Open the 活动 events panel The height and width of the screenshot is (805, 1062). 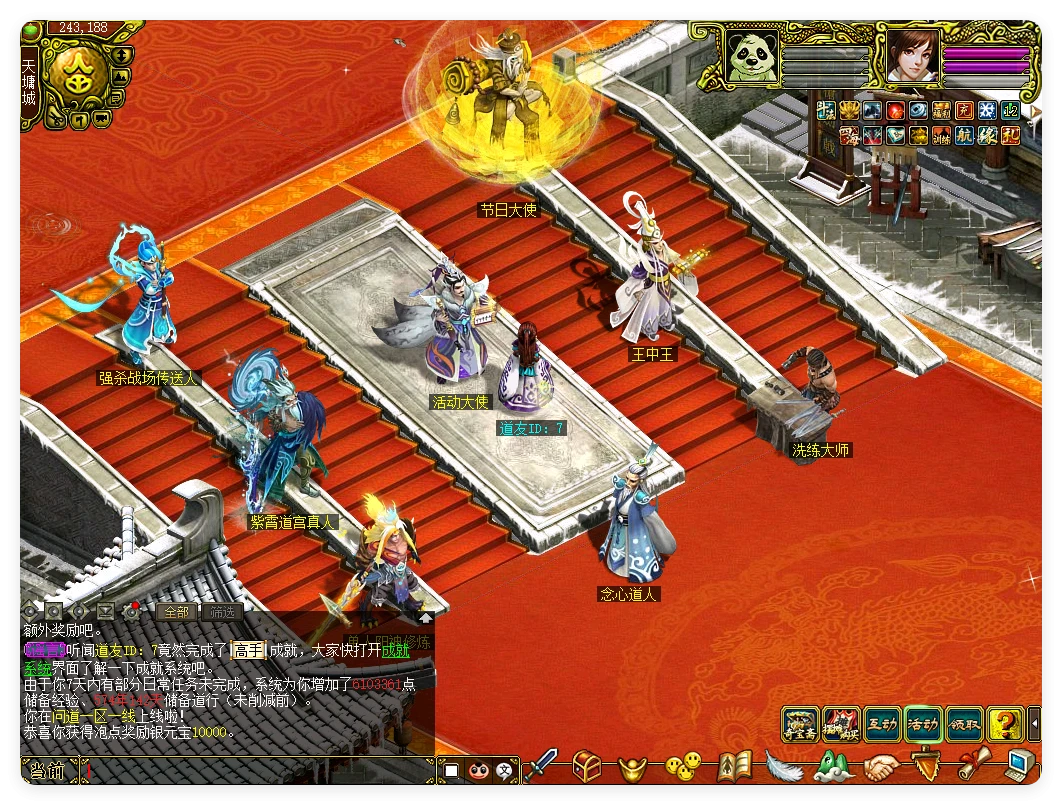(x=922, y=724)
